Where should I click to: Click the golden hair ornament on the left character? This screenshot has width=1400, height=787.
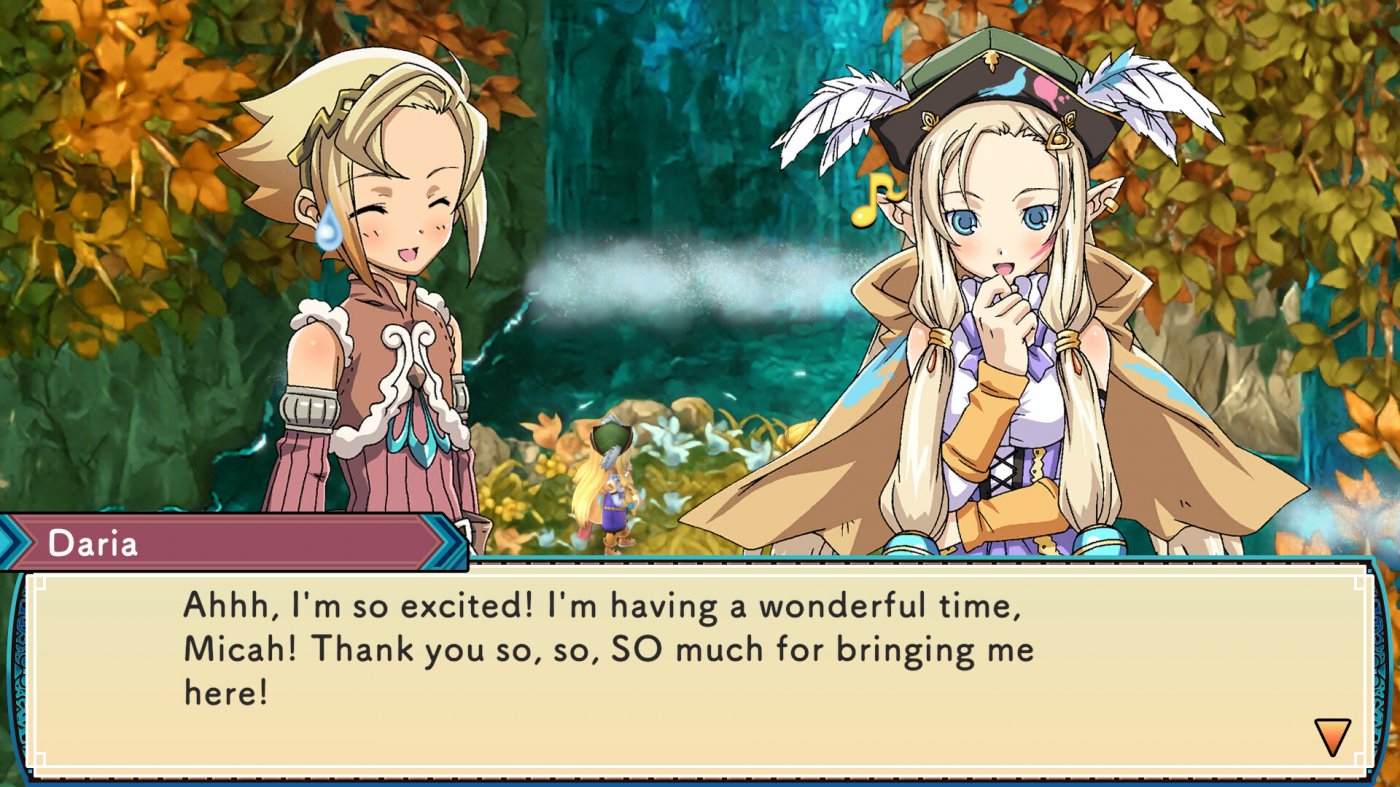[330, 122]
